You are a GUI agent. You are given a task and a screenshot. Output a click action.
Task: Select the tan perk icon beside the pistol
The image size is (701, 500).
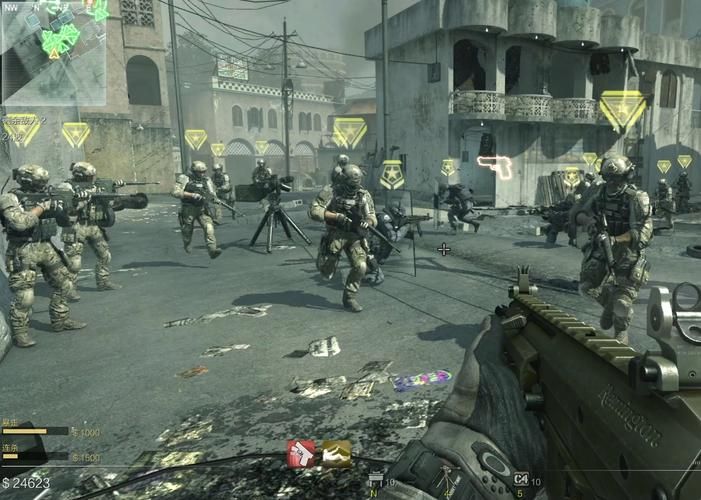click(336, 454)
